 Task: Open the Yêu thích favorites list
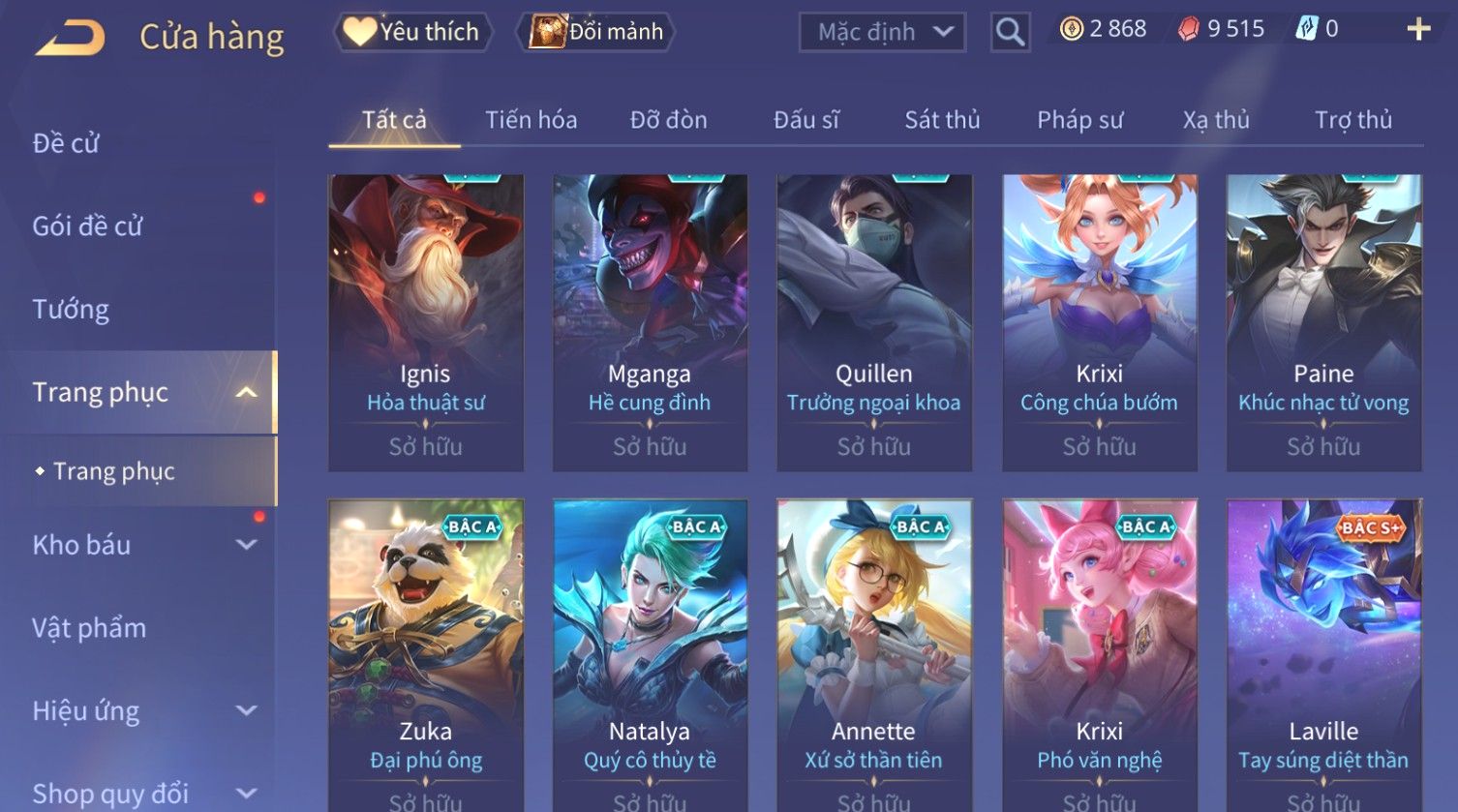412,32
